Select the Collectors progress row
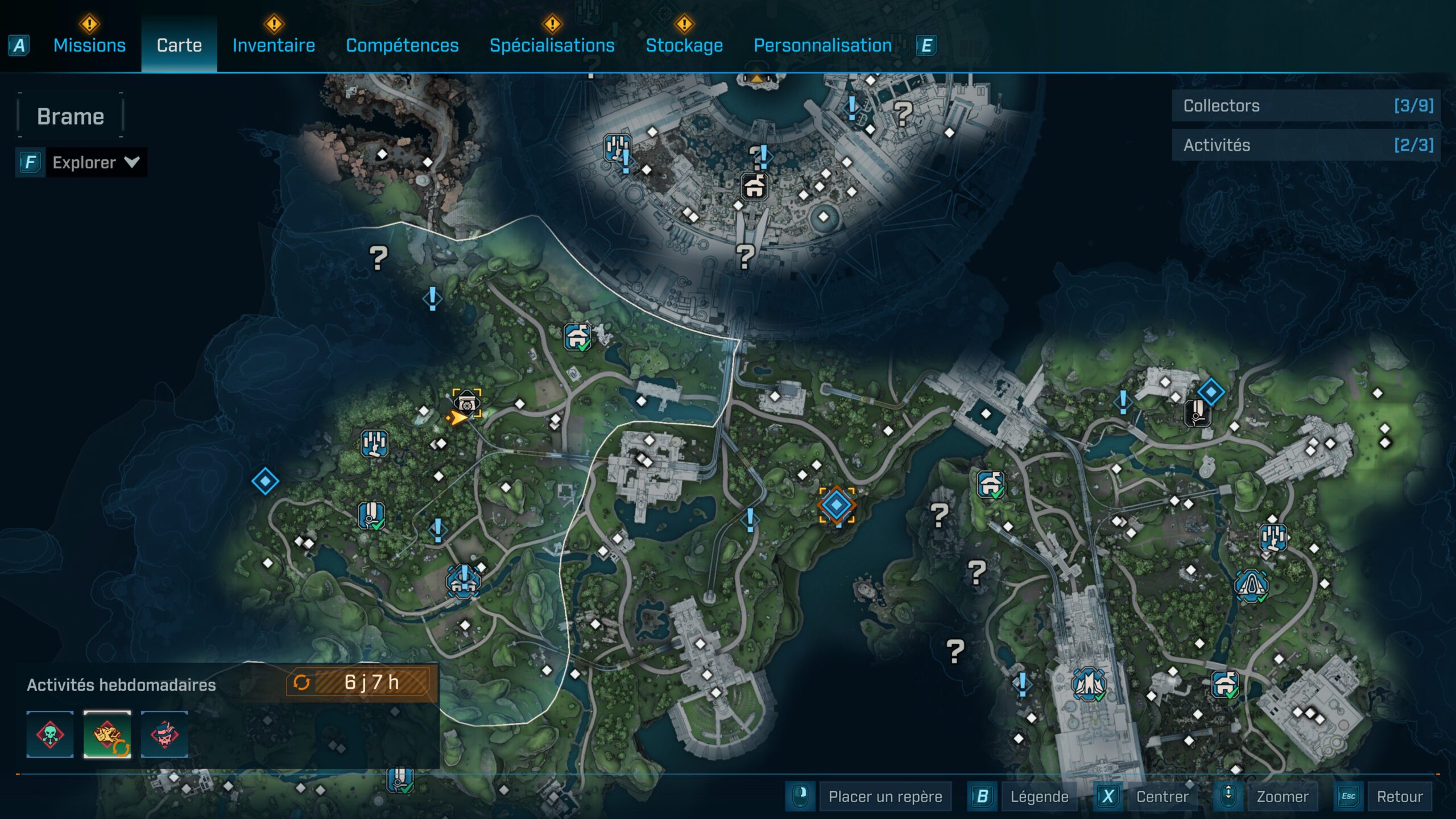This screenshot has width=1456, height=819. pos(1306,106)
